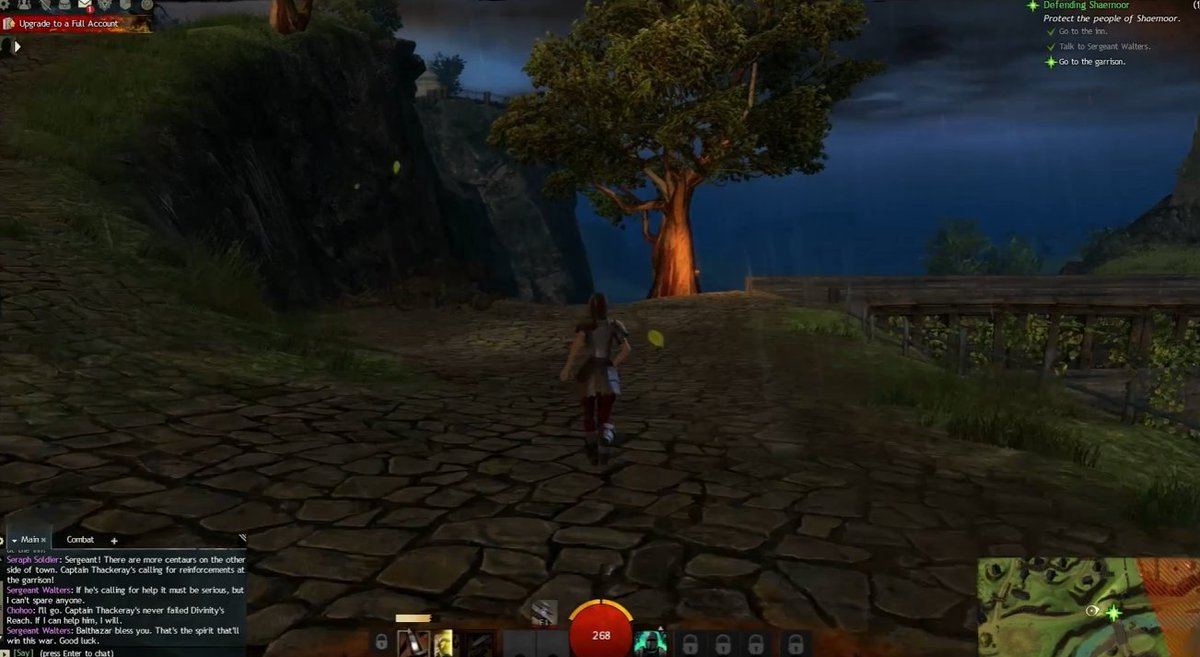The image size is (1200, 657).
Task: Open the mail envelope icon with notification
Action: point(85,6)
